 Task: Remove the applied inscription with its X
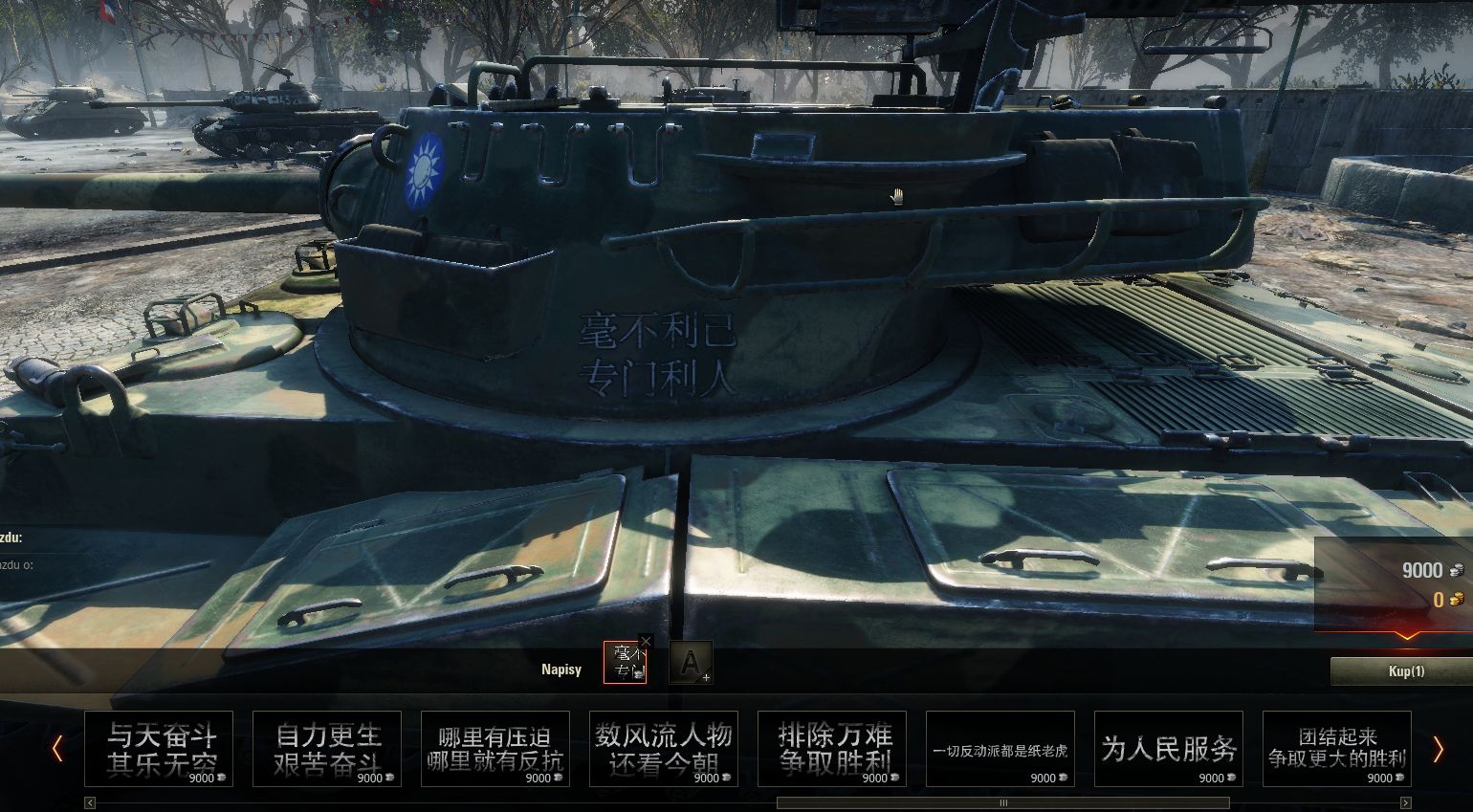pos(646,642)
